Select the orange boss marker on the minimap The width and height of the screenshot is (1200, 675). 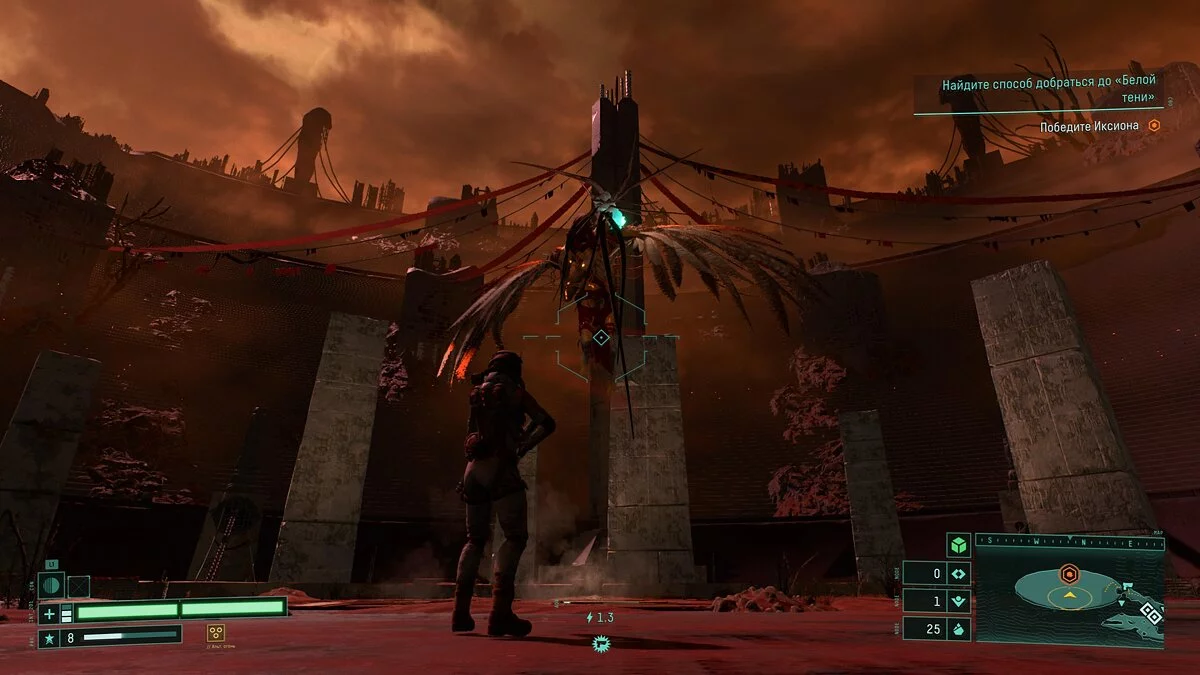[1069, 573]
